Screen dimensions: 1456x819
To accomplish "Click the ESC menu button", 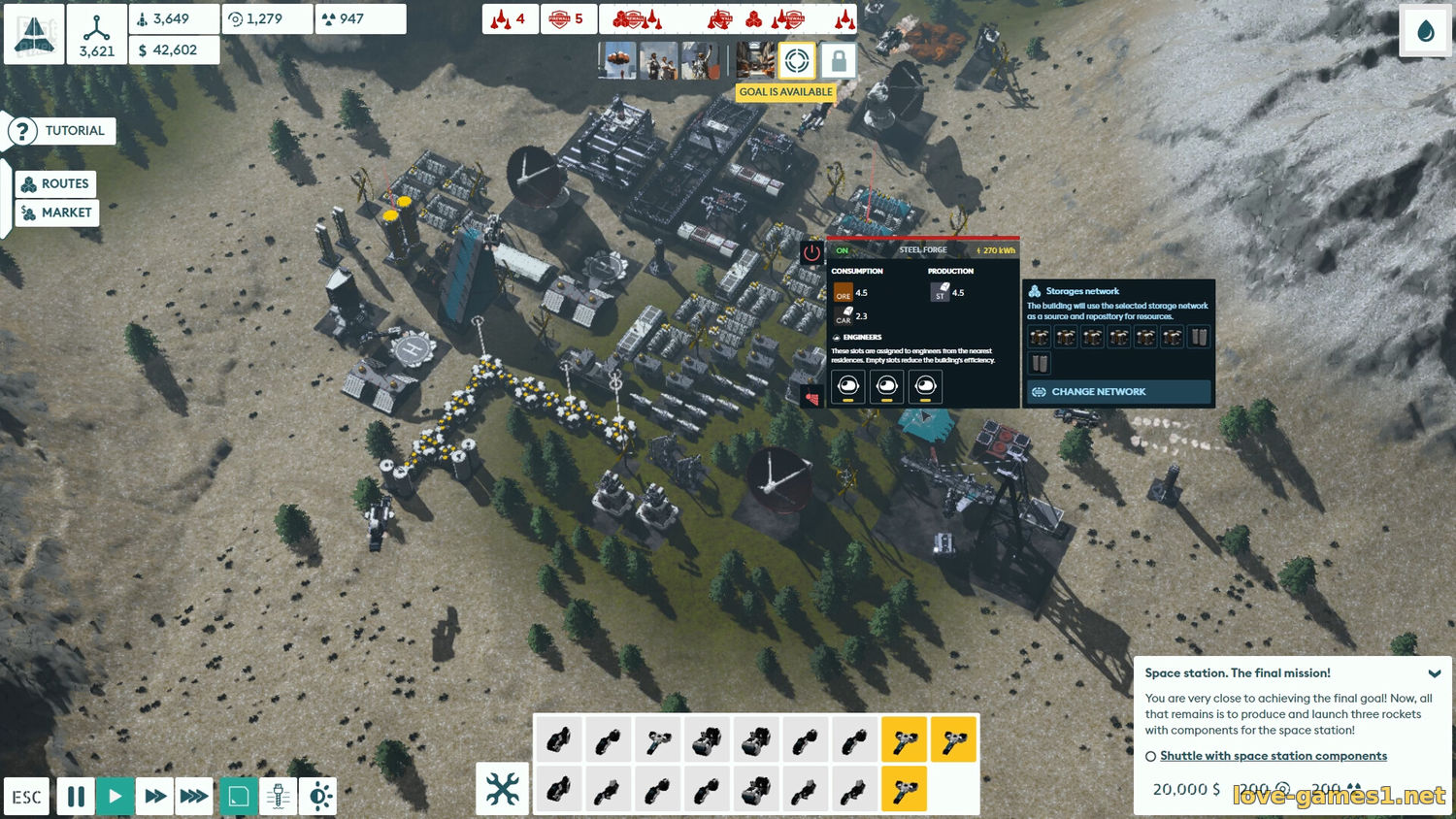I will coord(26,797).
